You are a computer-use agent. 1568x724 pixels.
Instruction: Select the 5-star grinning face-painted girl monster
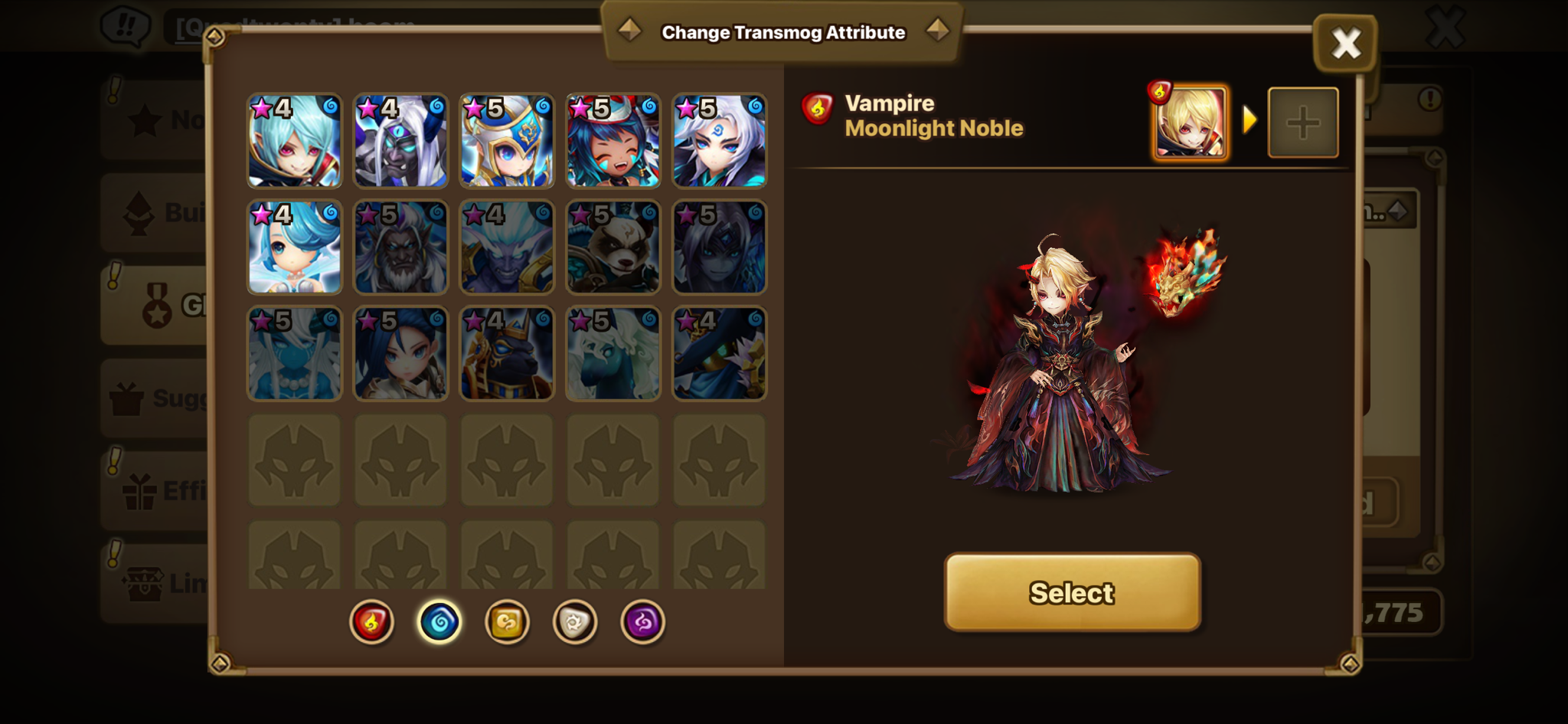612,141
